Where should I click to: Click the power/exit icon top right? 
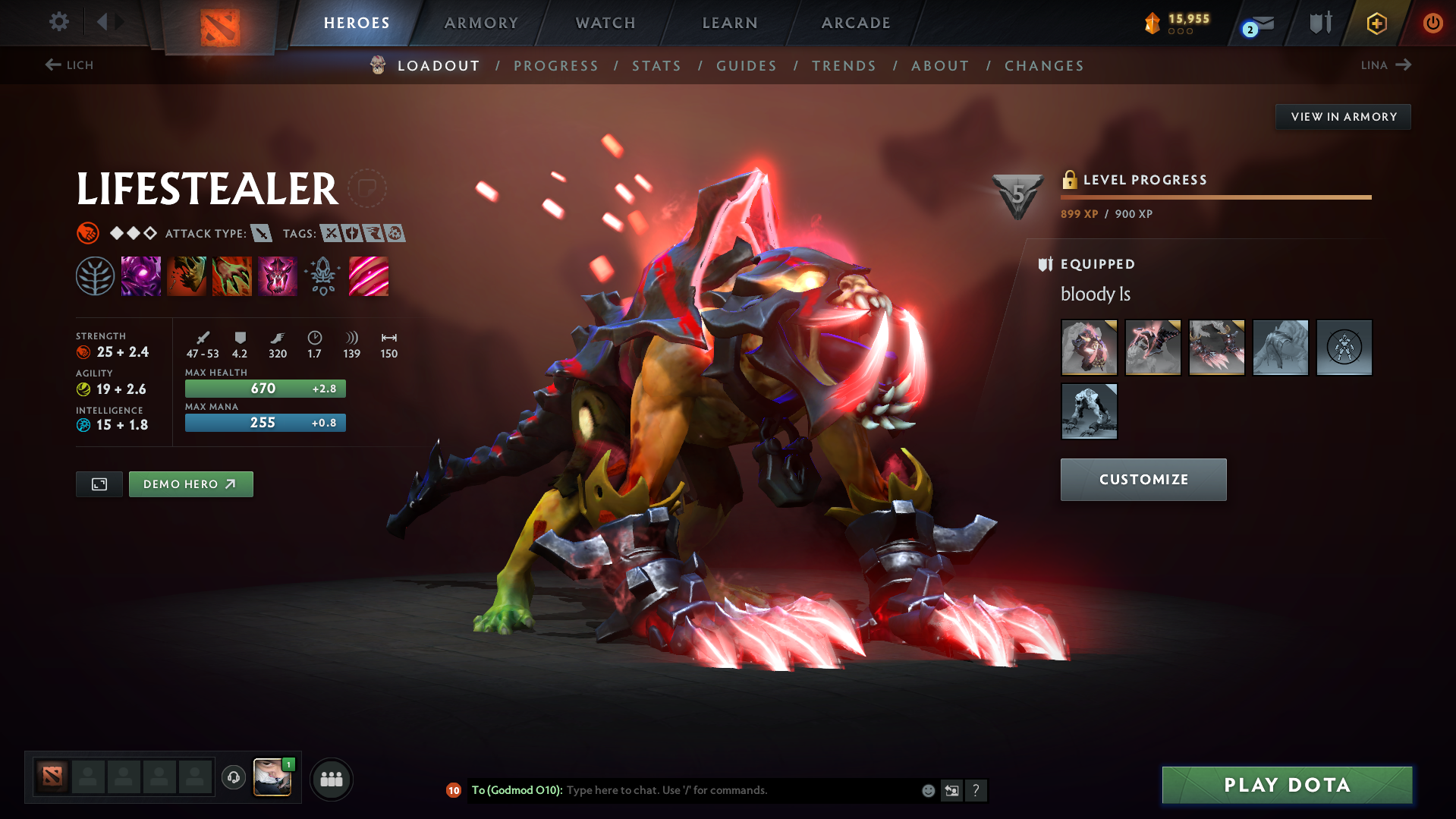pyautogui.click(x=1432, y=23)
